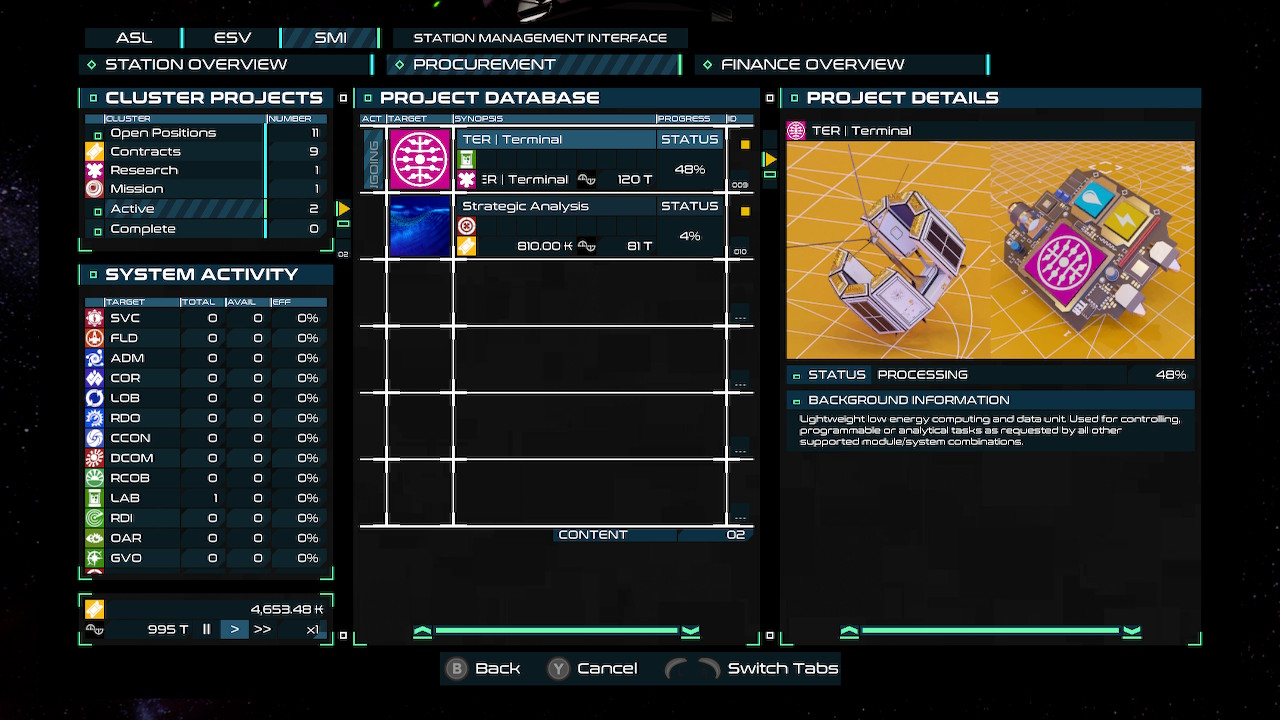
Task: Activate fast-forward time speed
Action: pyautogui.click(x=262, y=629)
